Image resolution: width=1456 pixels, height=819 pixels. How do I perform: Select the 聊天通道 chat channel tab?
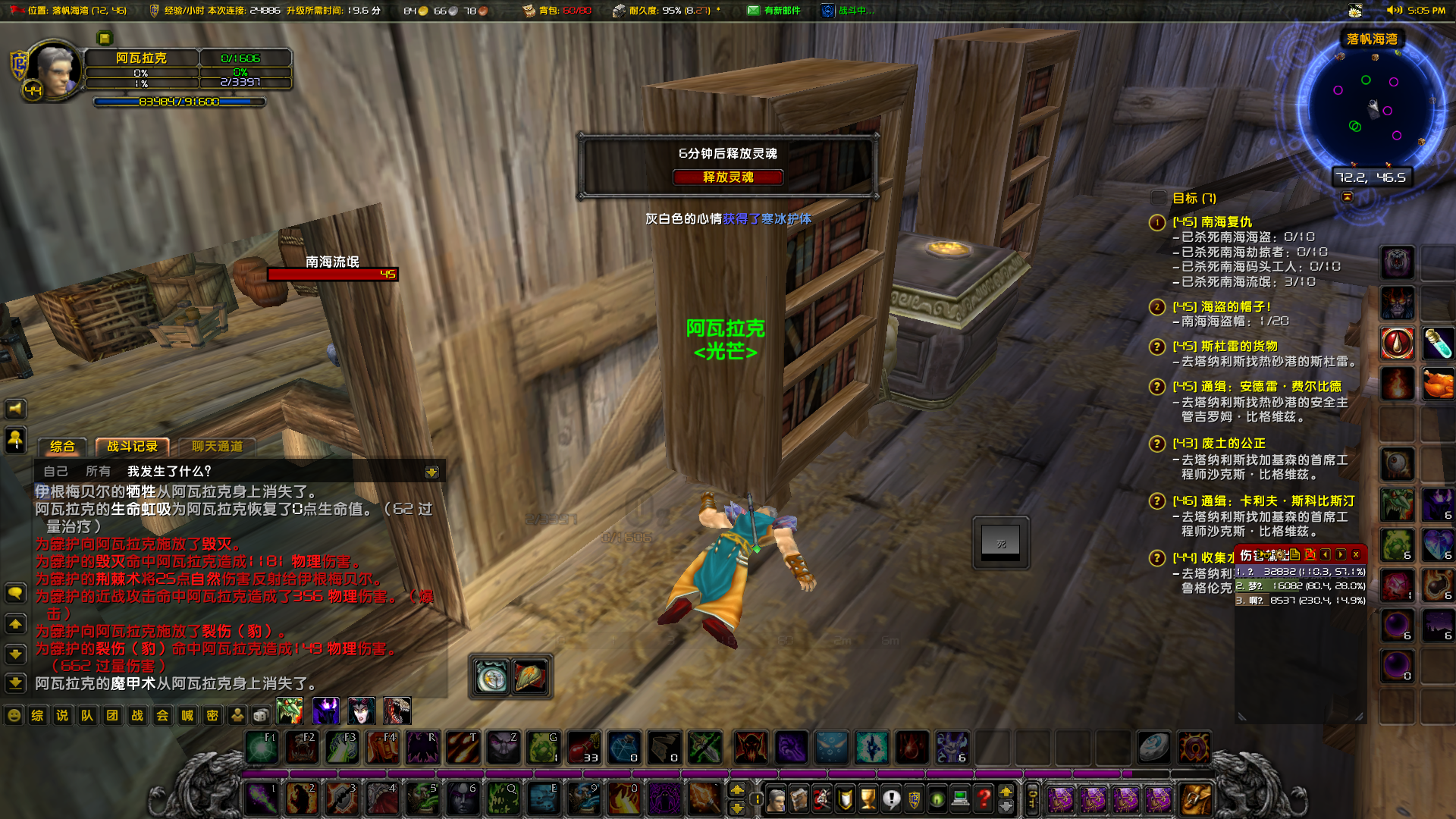(x=217, y=447)
